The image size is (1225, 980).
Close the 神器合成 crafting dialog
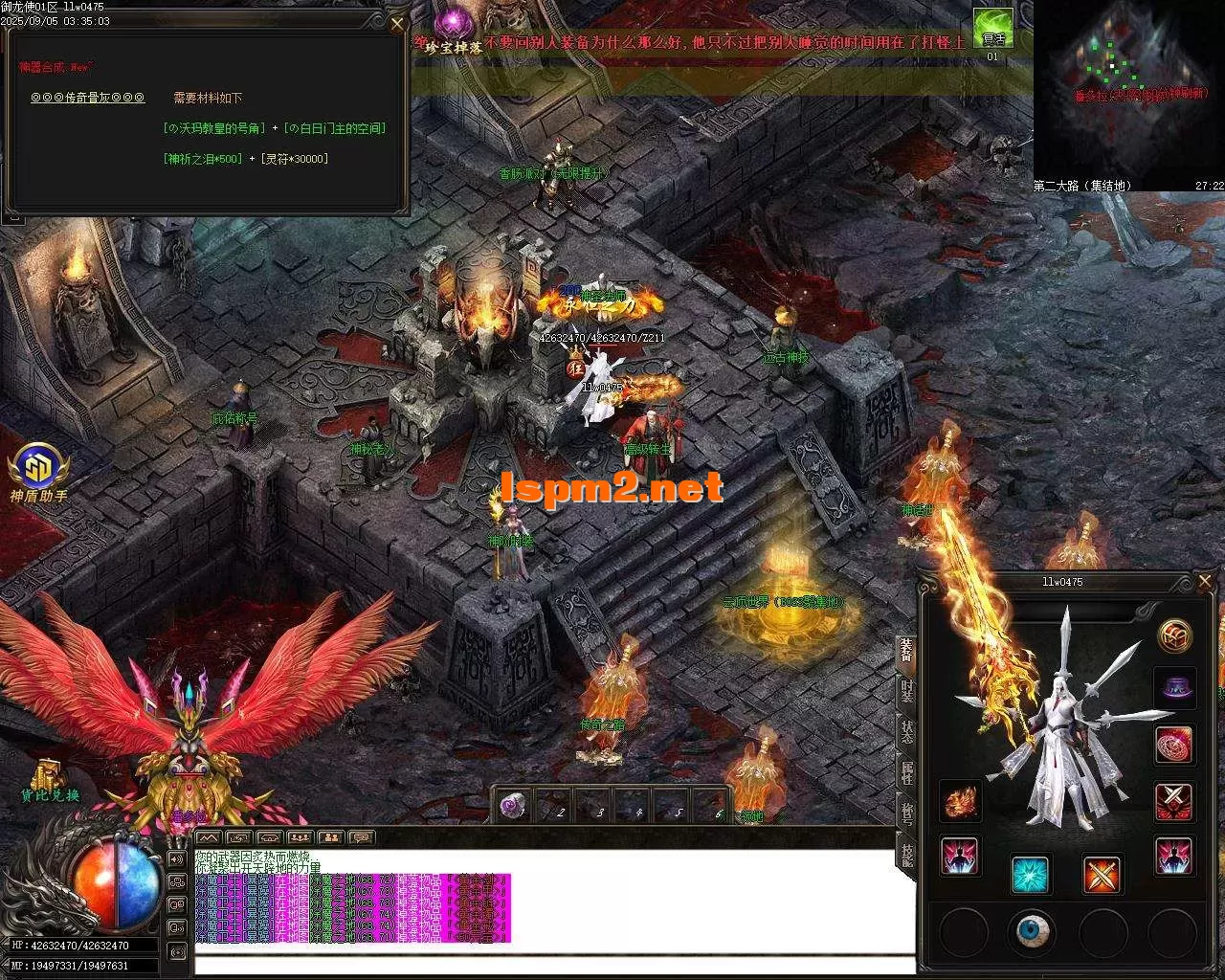click(398, 23)
